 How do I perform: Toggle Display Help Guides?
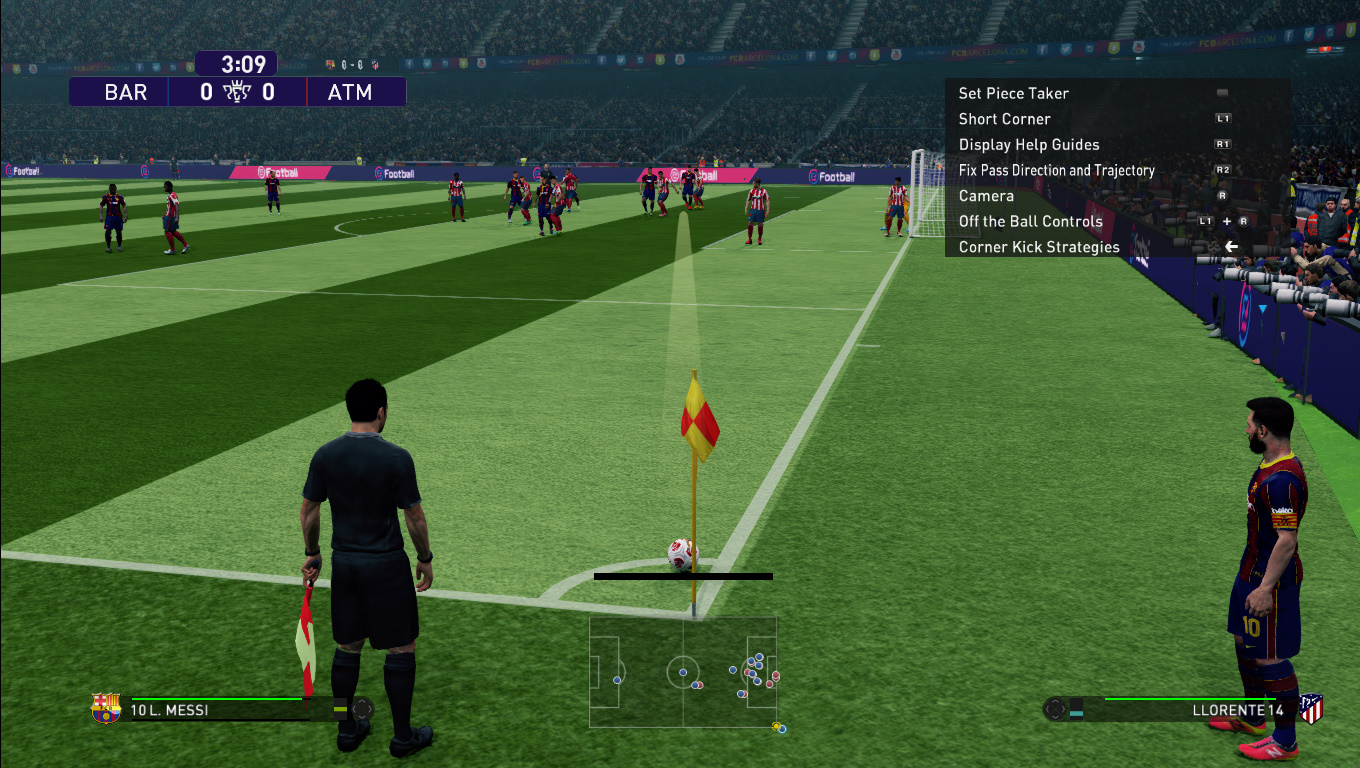1028,144
